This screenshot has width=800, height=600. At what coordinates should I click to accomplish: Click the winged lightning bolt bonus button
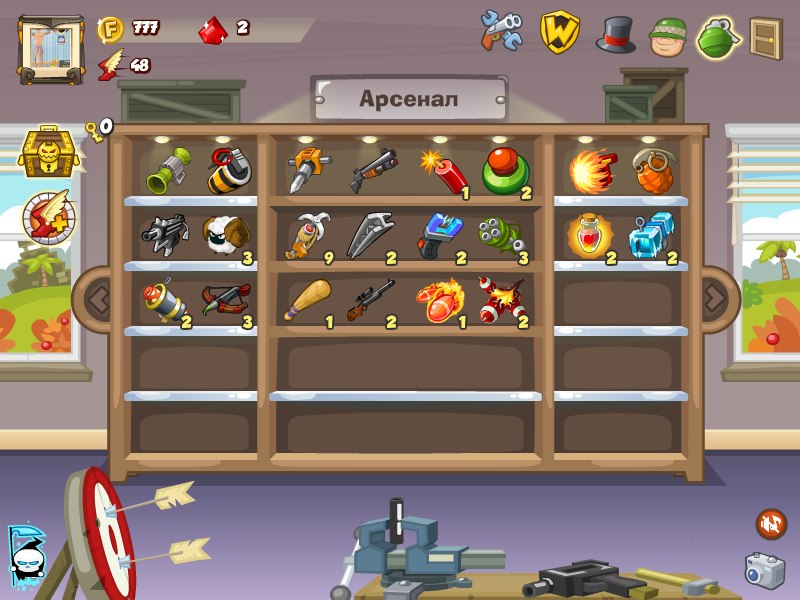pyautogui.click(x=48, y=215)
